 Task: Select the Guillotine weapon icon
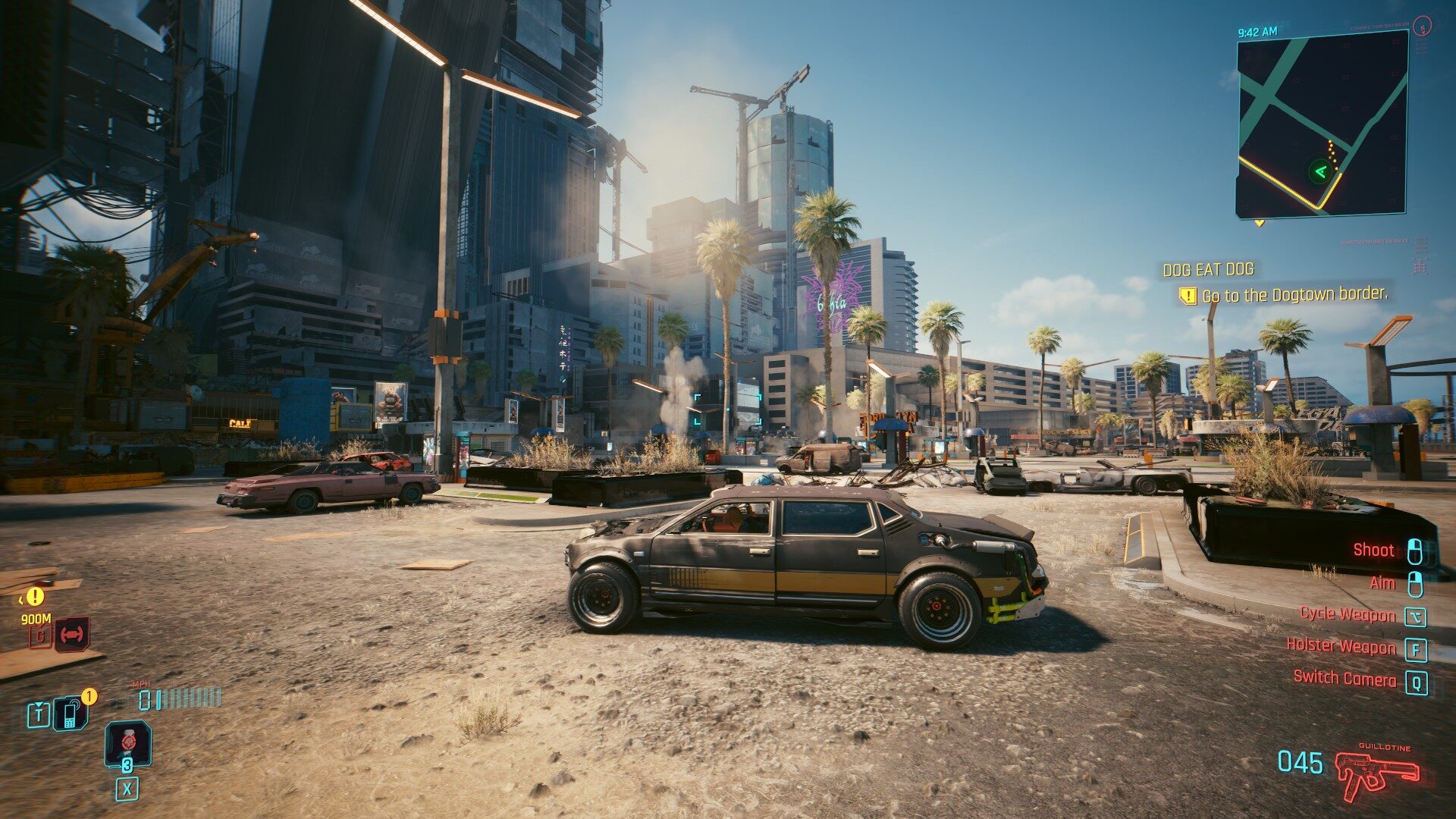coord(1376,774)
